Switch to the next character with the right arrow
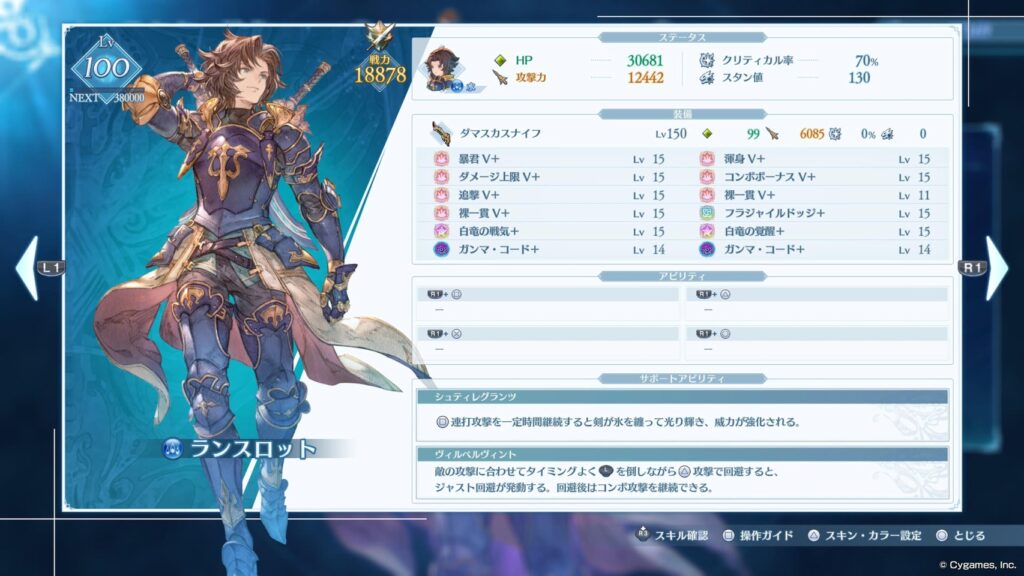 click(996, 268)
